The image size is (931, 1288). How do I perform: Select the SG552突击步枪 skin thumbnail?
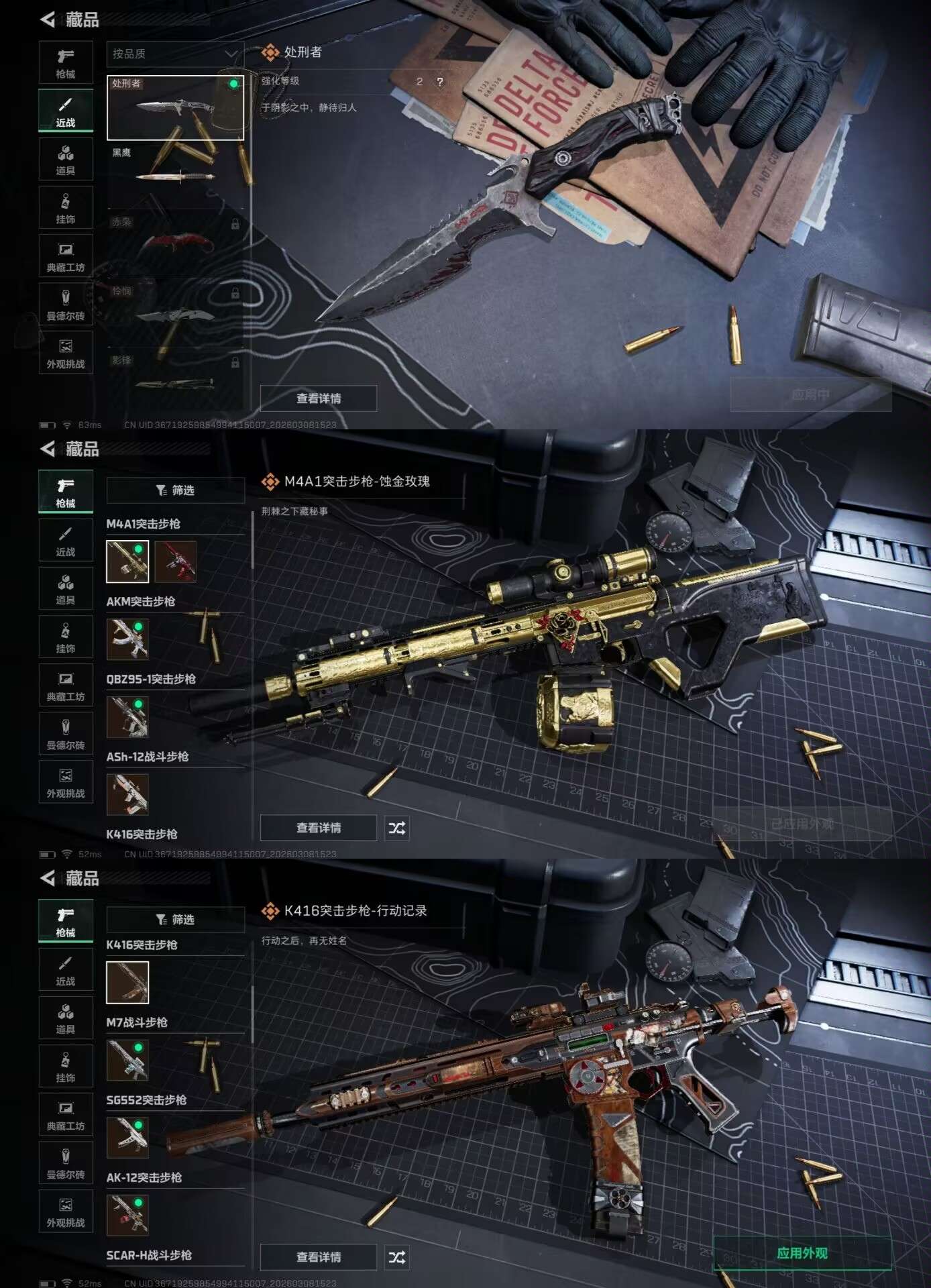click(127, 1138)
